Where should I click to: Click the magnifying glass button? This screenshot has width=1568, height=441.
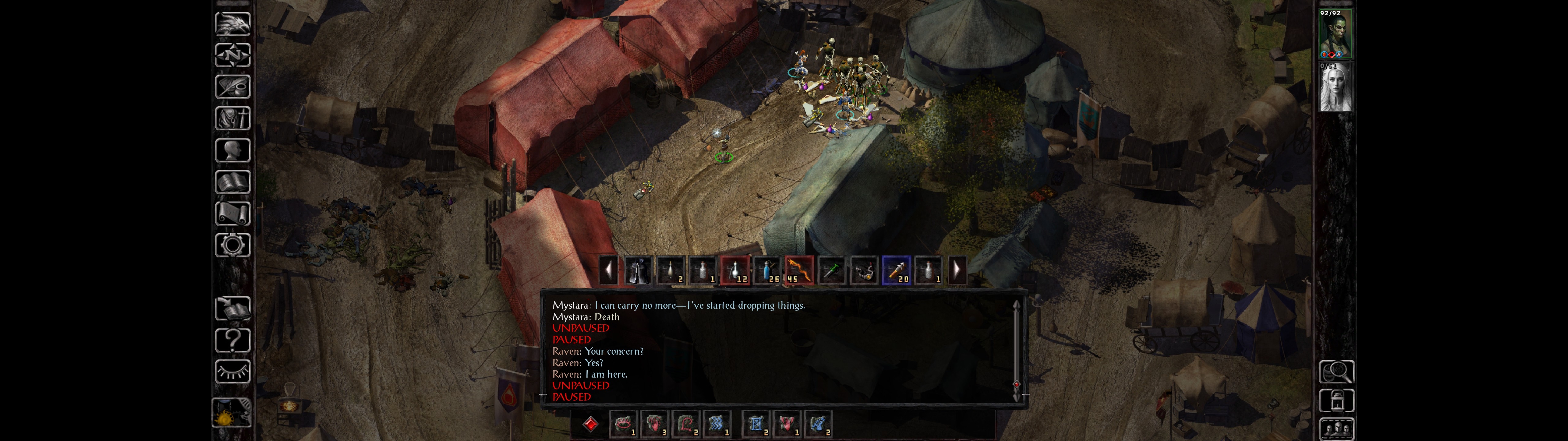1336,371
